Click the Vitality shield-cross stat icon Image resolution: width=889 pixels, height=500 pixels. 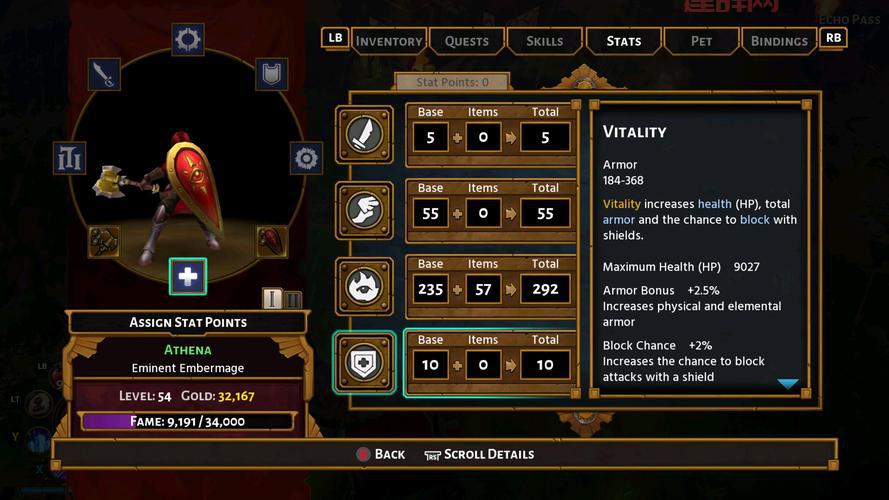pyautogui.click(x=364, y=362)
